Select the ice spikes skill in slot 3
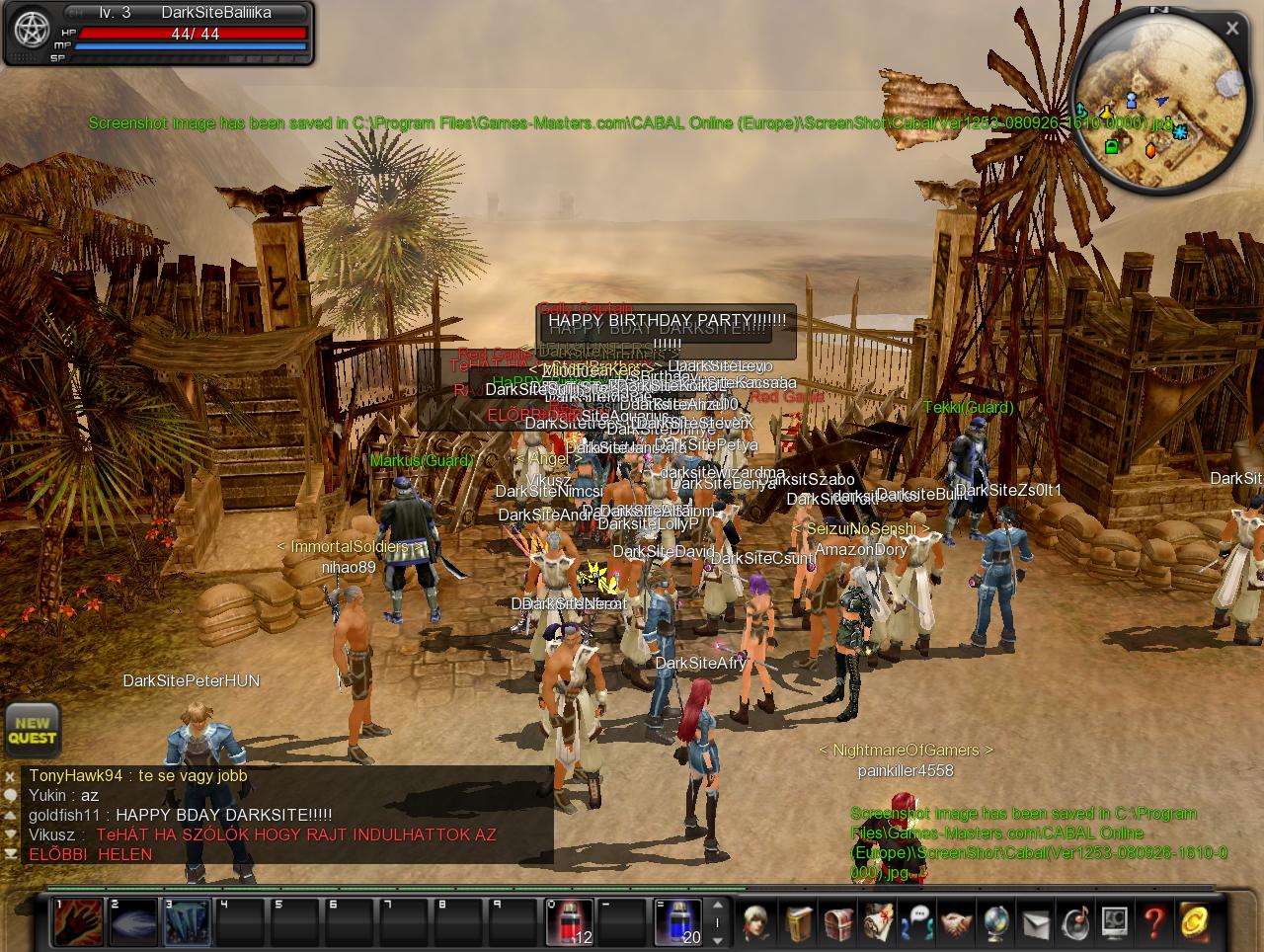1264x952 pixels. point(187,922)
